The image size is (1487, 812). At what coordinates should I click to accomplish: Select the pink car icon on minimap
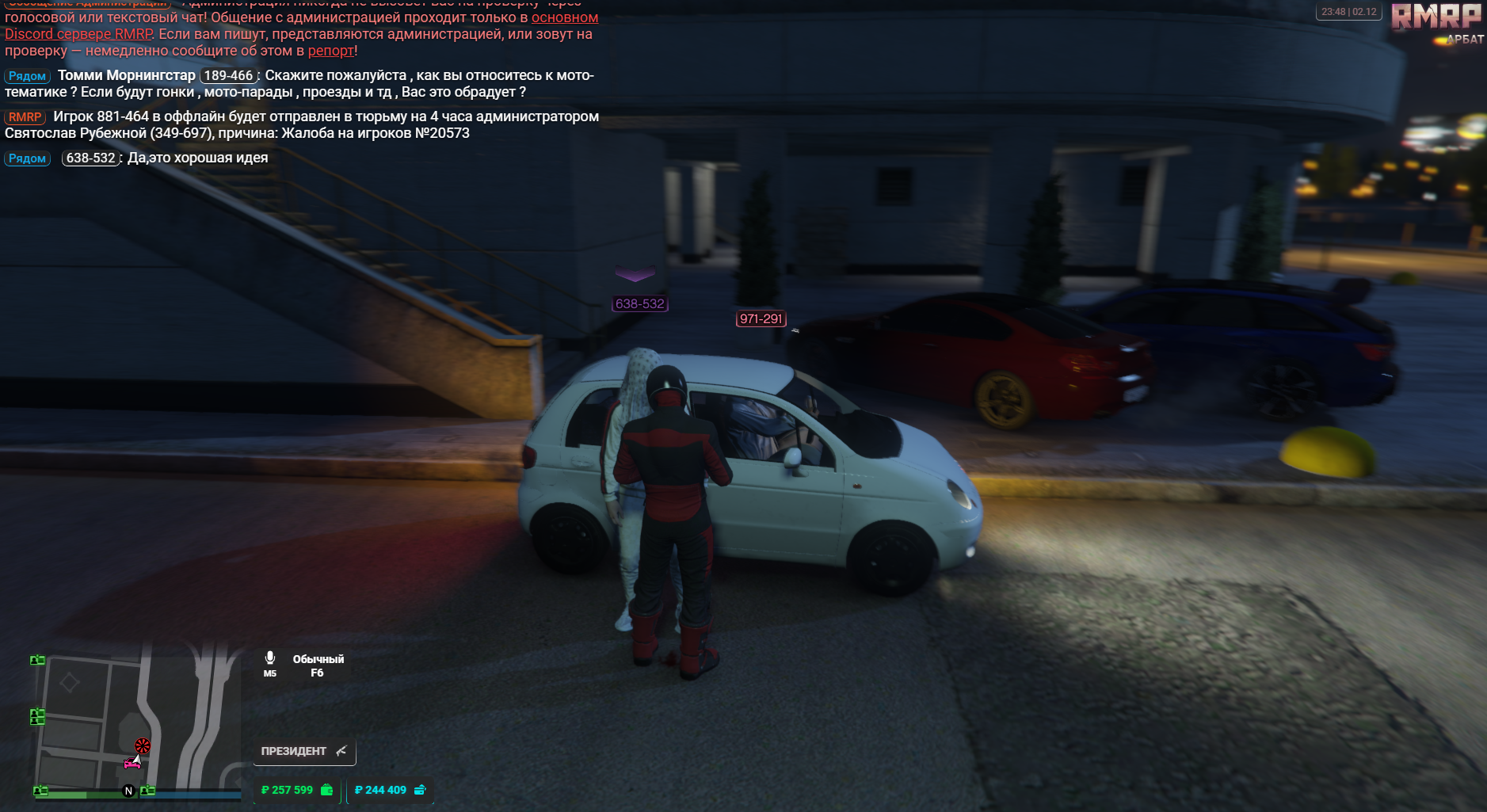coord(133,763)
